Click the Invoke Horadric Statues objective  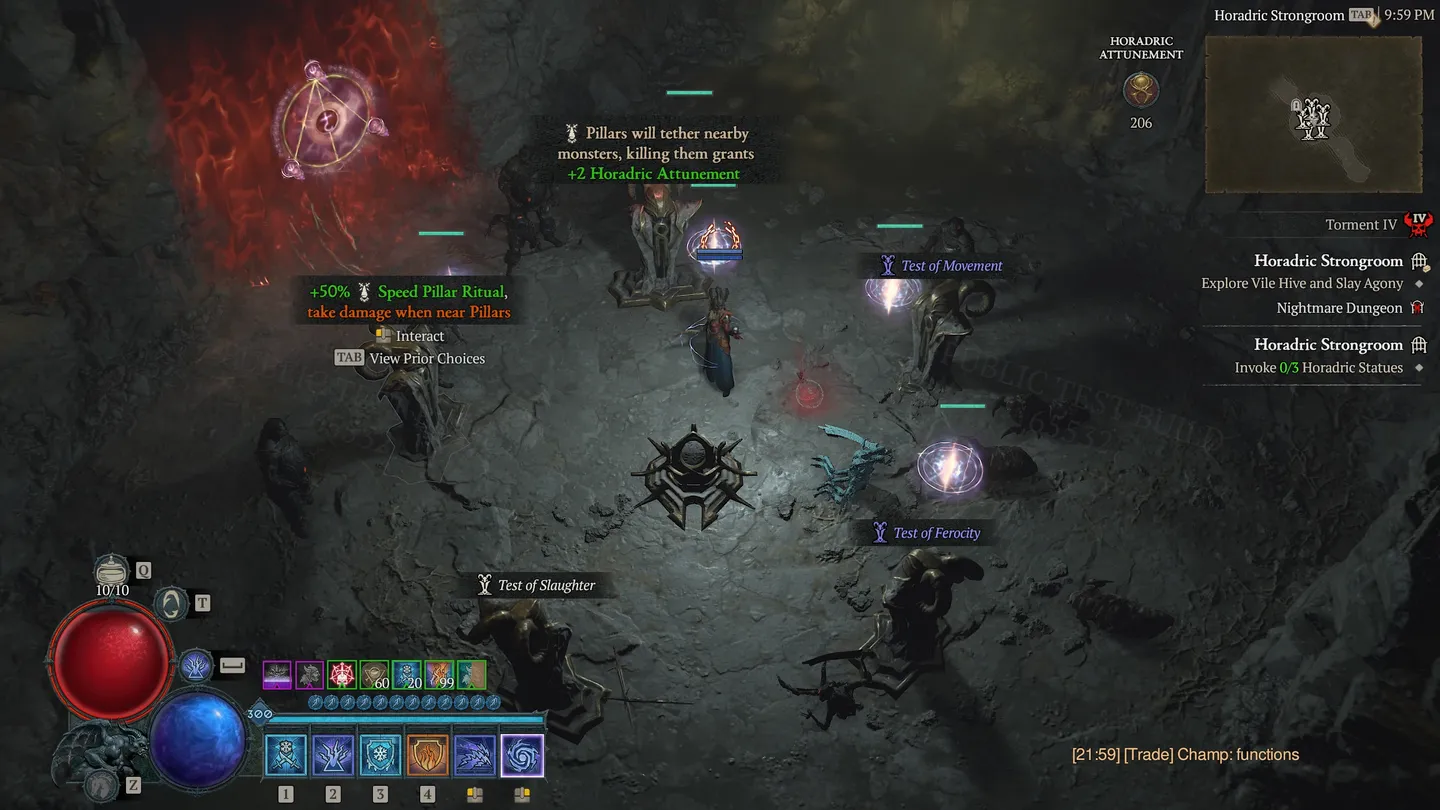click(x=1318, y=367)
